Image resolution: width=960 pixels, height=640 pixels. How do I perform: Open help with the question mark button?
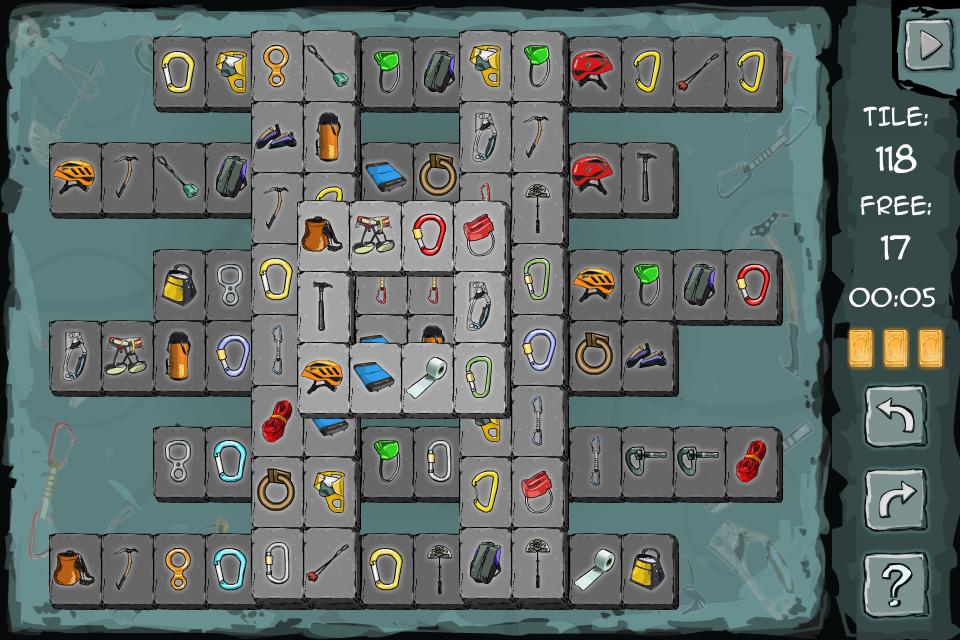click(895, 582)
